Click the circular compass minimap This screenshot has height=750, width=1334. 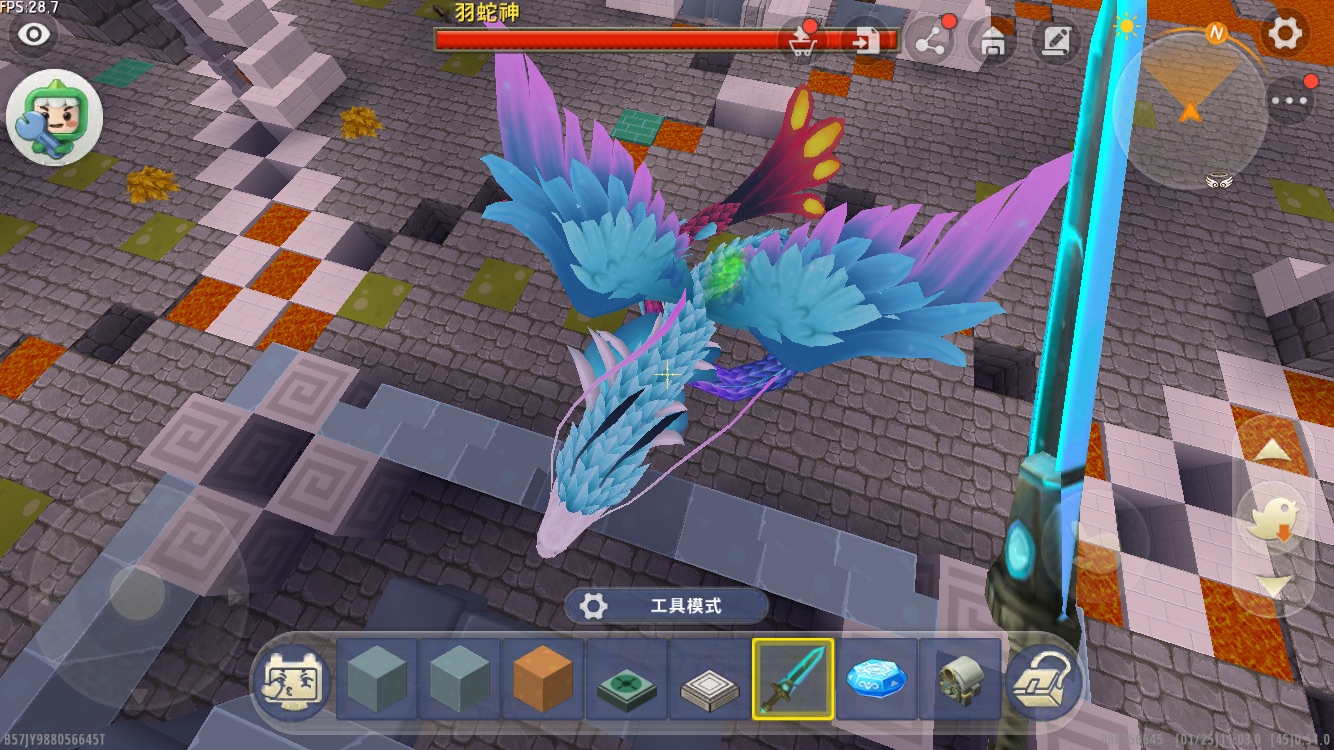1190,105
